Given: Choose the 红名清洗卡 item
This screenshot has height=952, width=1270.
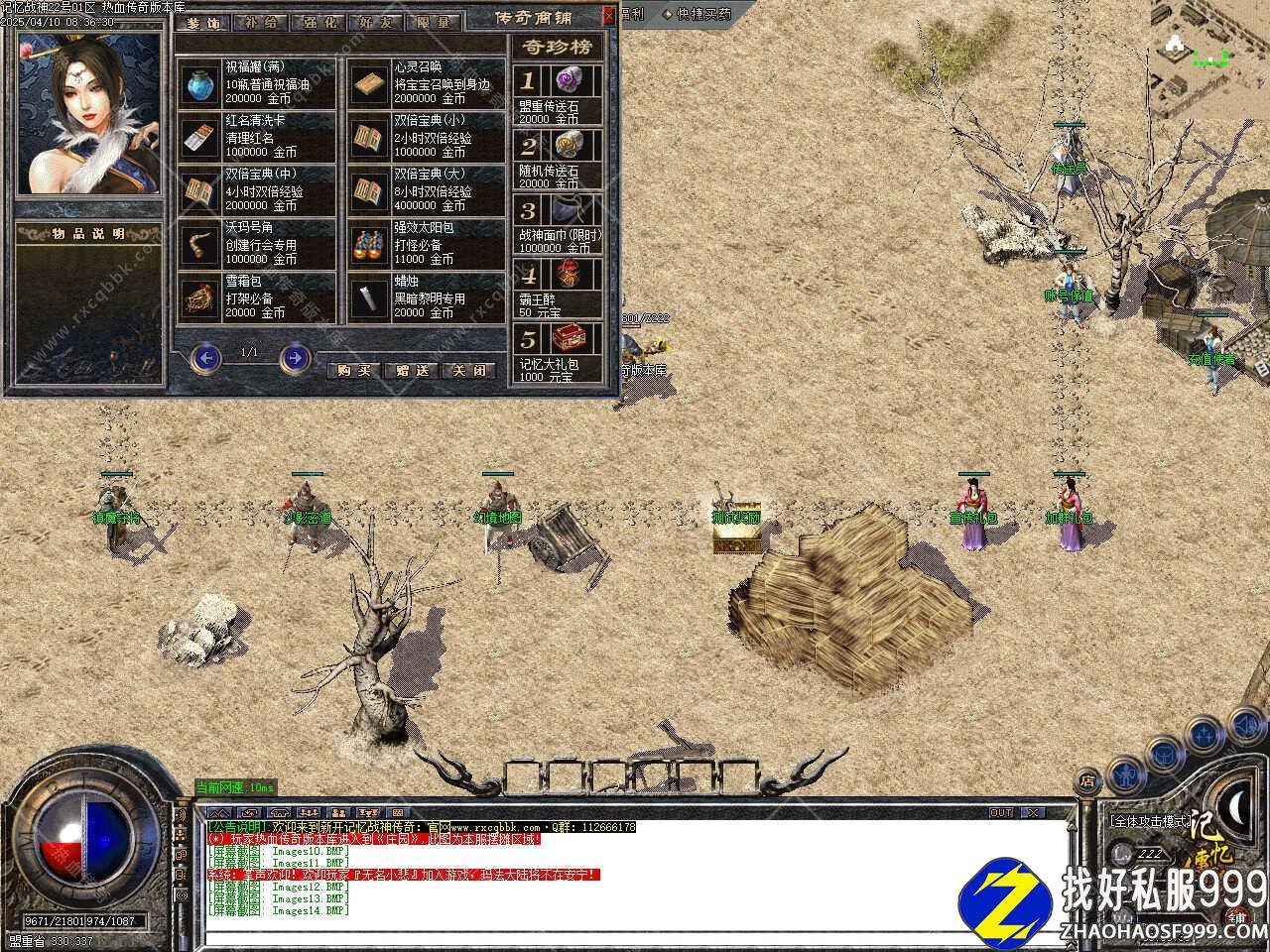Looking at the screenshot, I should tap(201, 138).
